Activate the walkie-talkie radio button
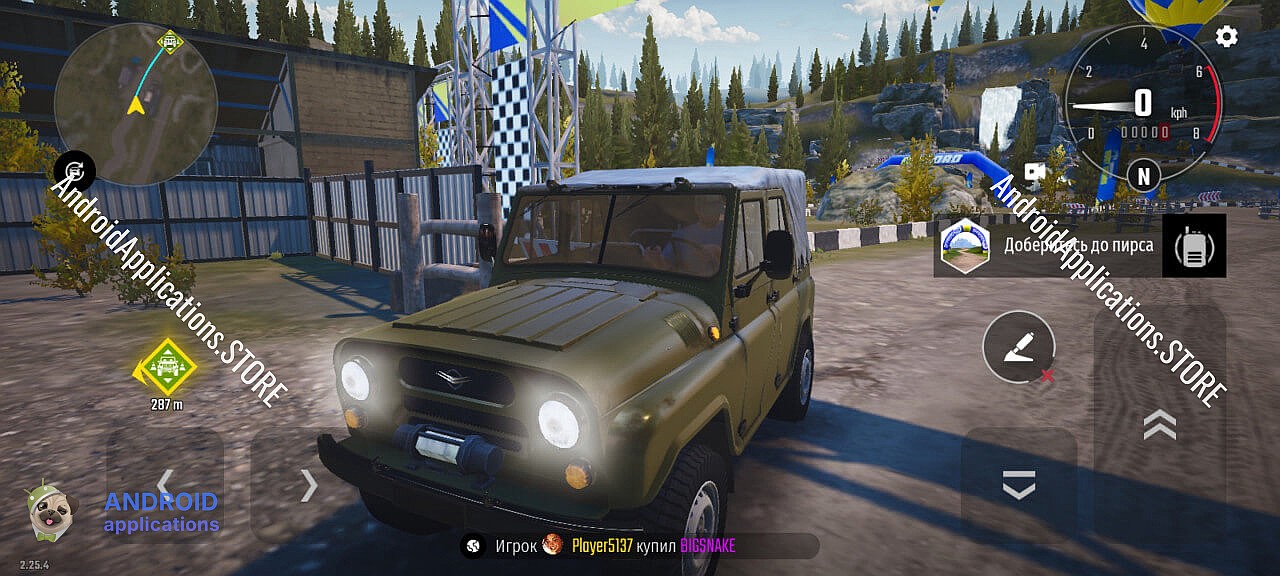 point(1194,246)
